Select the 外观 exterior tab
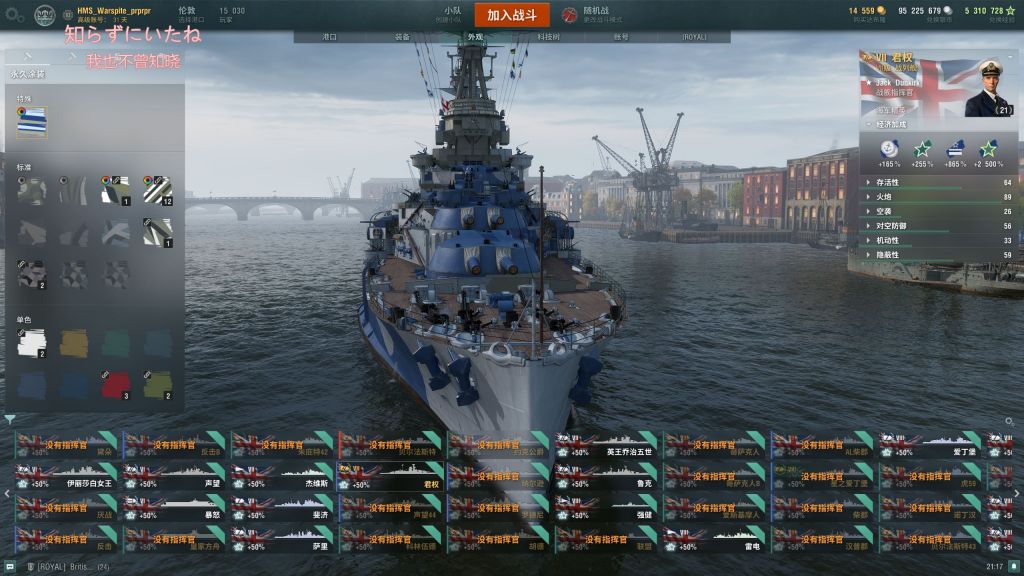Screen dimensions: 1024x576 pyautogui.click(x=475, y=37)
